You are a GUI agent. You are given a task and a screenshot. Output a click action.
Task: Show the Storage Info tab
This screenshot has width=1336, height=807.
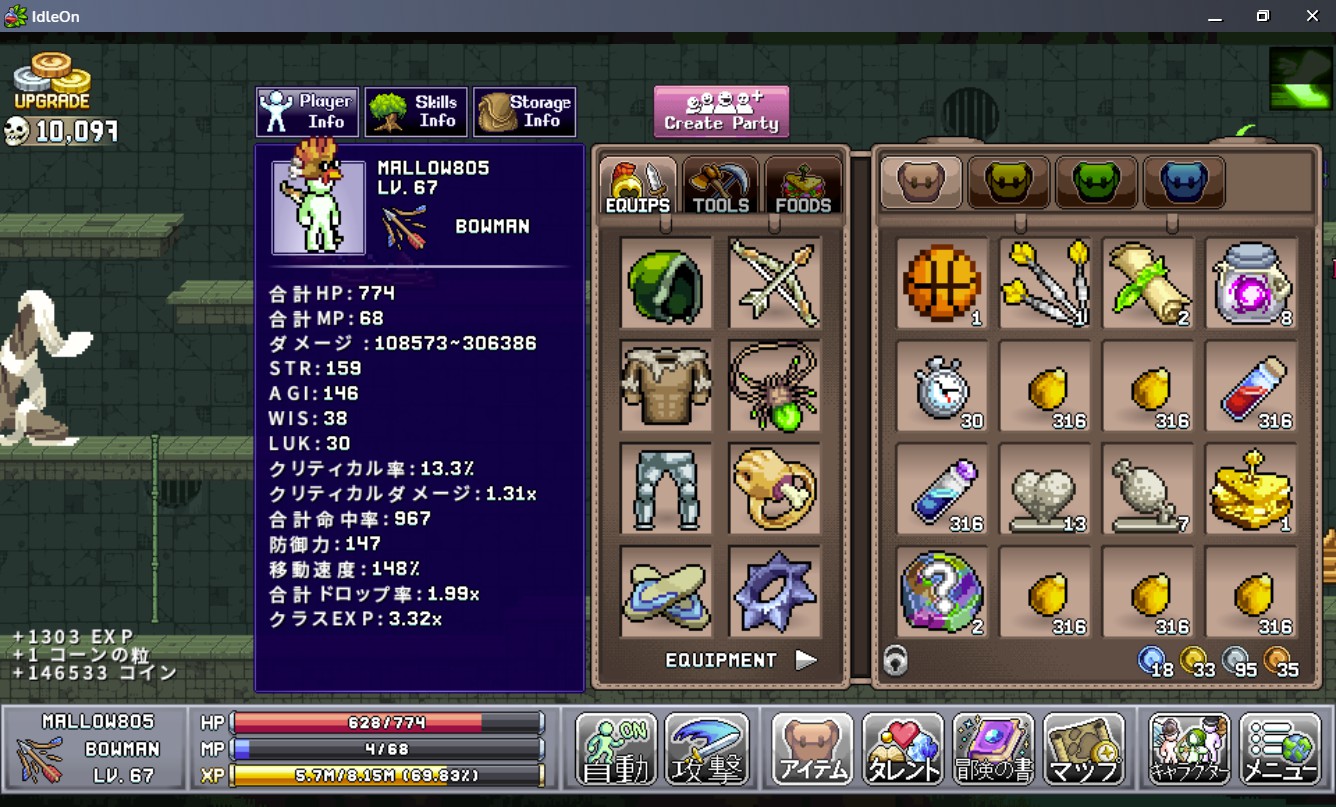(x=524, y=111)
